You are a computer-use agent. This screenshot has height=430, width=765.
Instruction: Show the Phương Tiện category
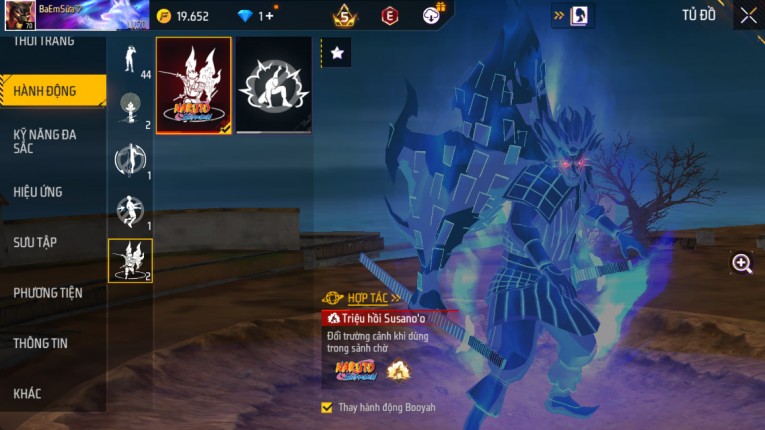coord(48,293)
